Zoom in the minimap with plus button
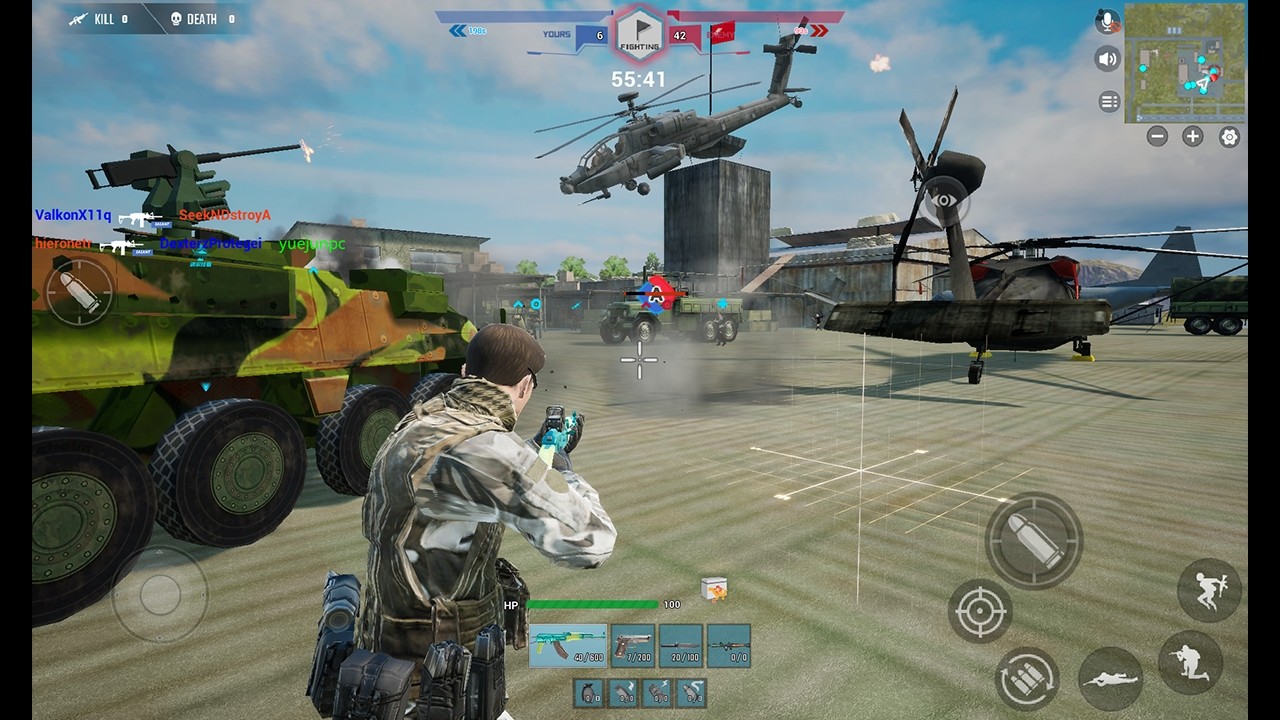Screen dimensions: 1280x720 pos(1193,137)
